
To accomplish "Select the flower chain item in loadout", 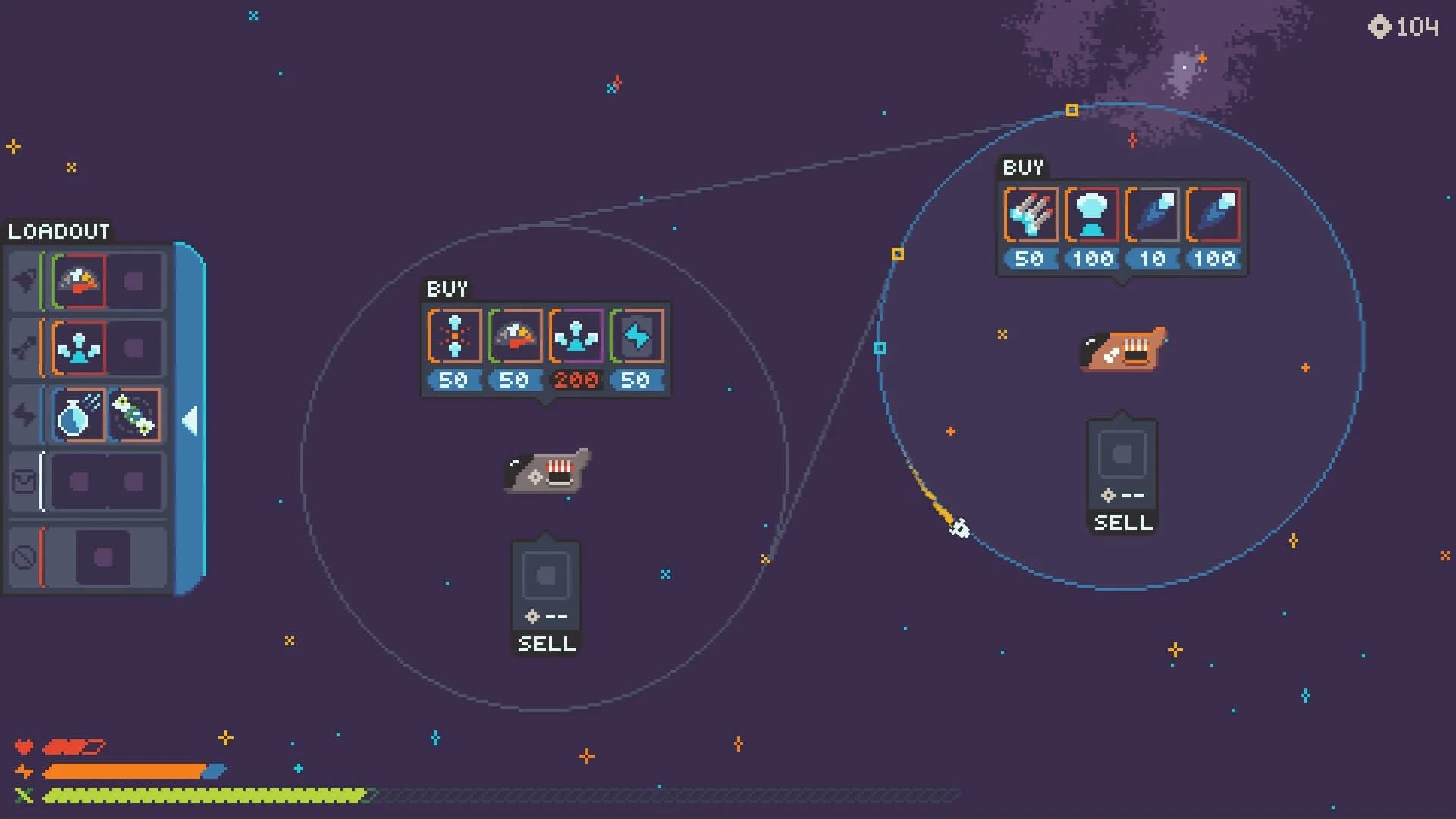I will tap(133, 414).
